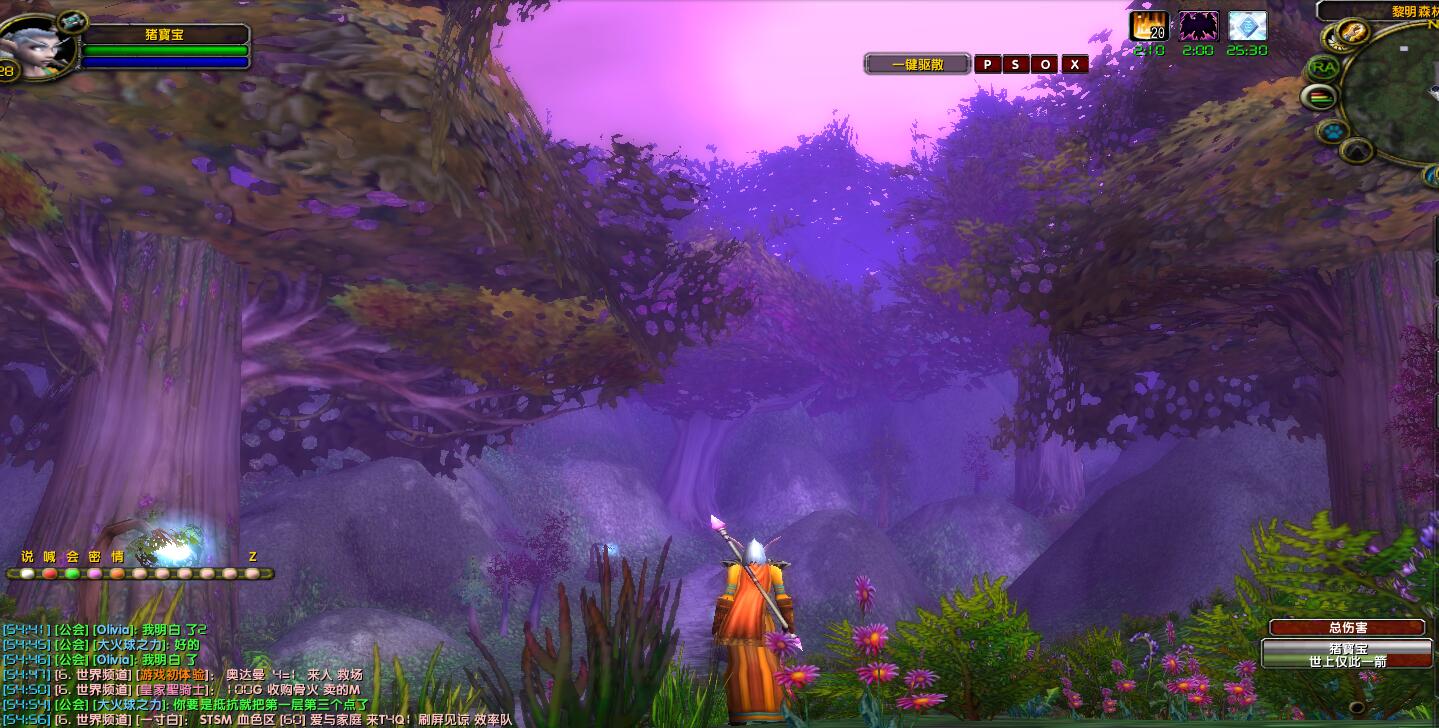Close the dispel bar with the X button

tap(1075, 64)
